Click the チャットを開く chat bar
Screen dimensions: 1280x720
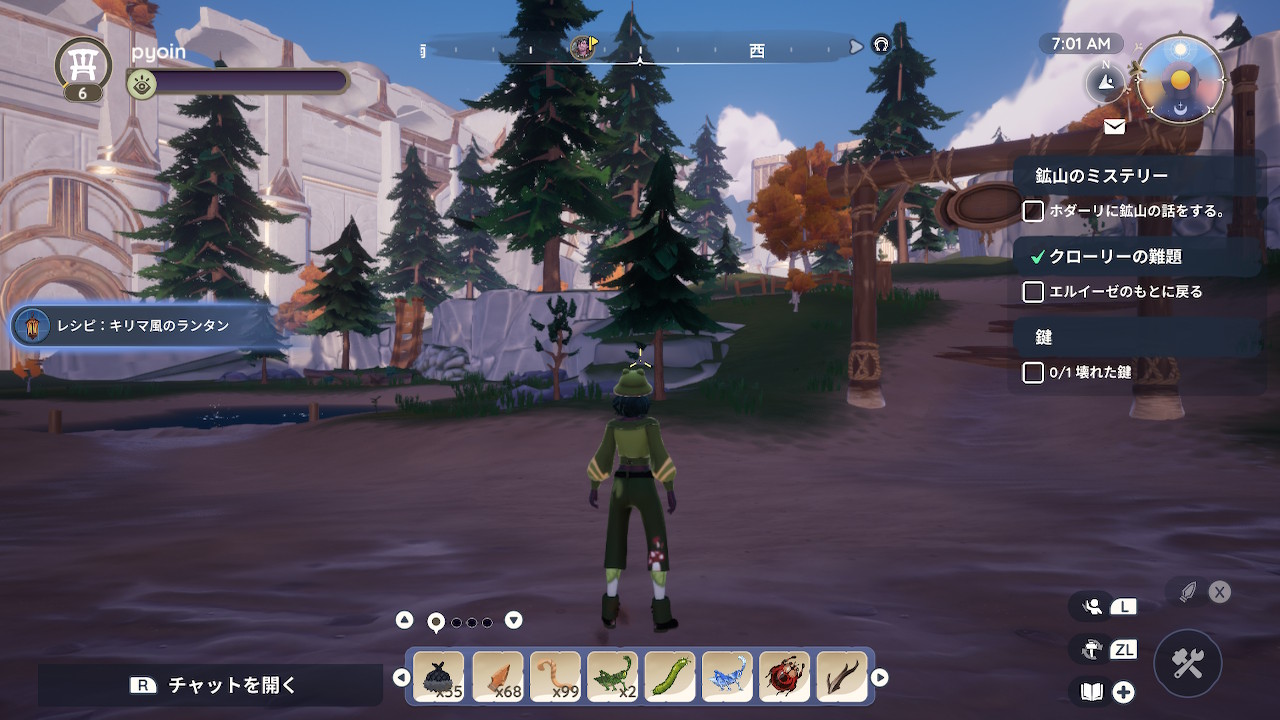[211, 685]
